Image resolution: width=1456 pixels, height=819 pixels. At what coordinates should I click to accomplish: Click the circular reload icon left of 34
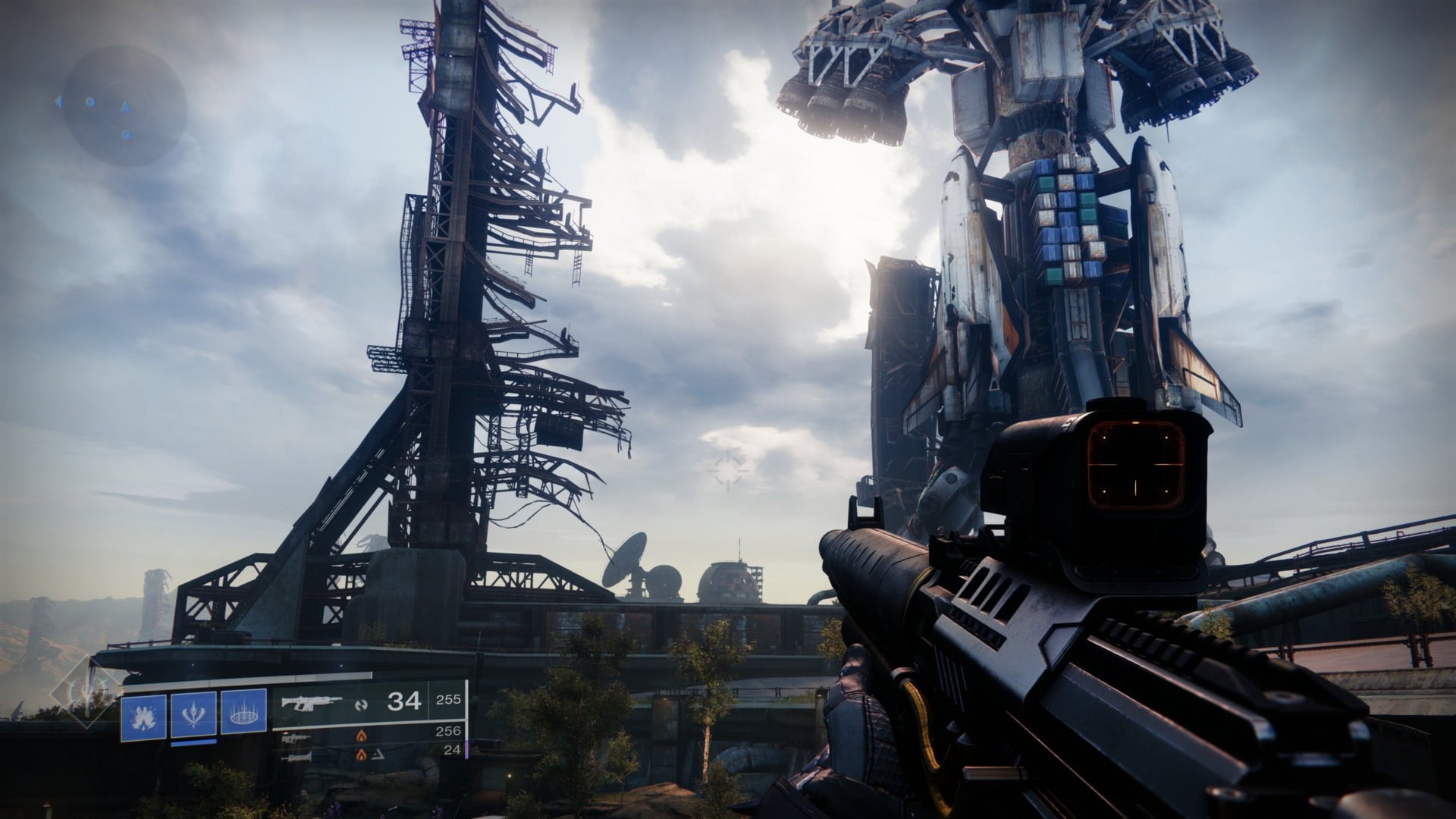click(359, 703)
